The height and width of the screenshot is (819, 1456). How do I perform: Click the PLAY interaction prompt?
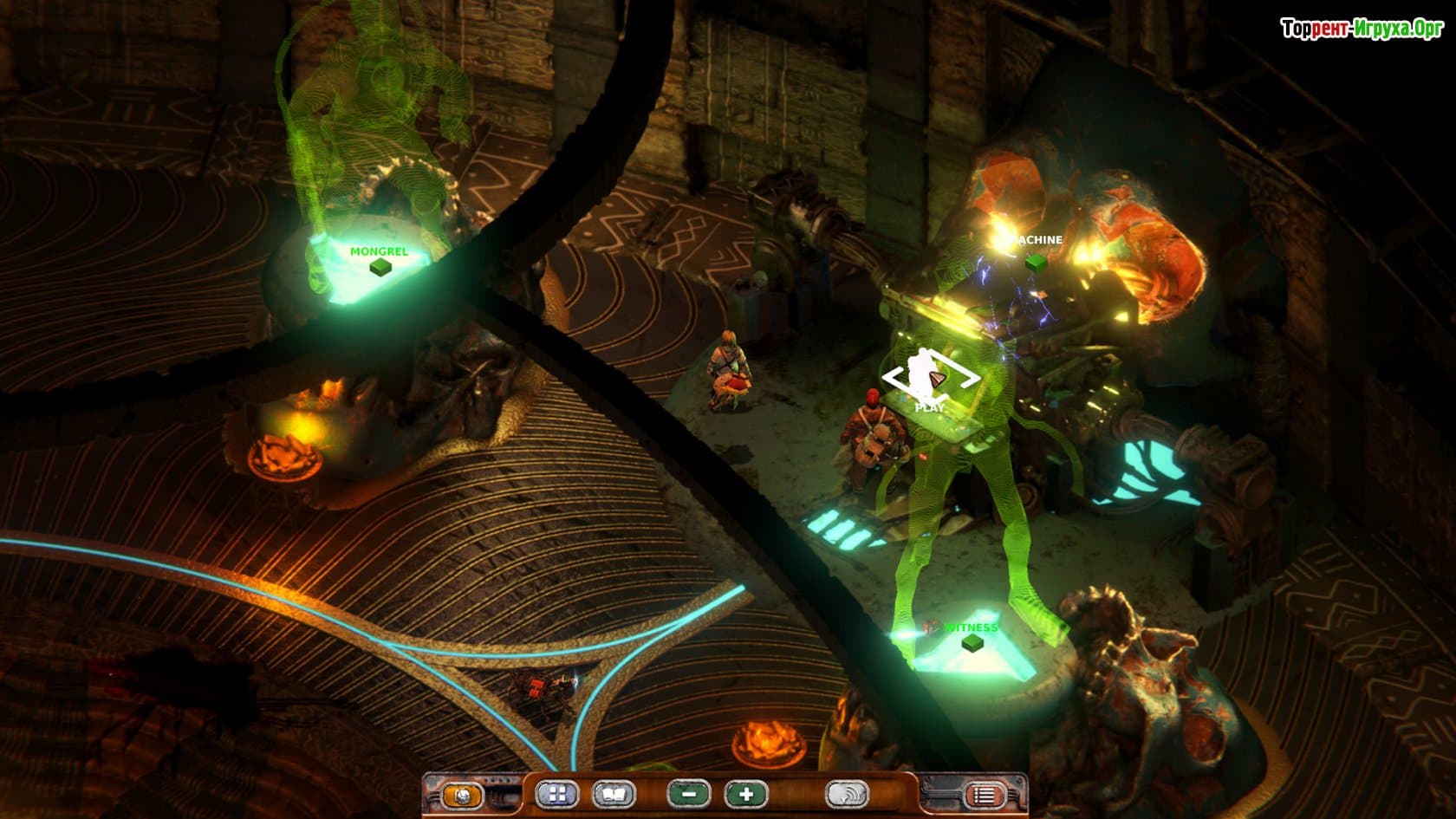[x=931, y=380]
